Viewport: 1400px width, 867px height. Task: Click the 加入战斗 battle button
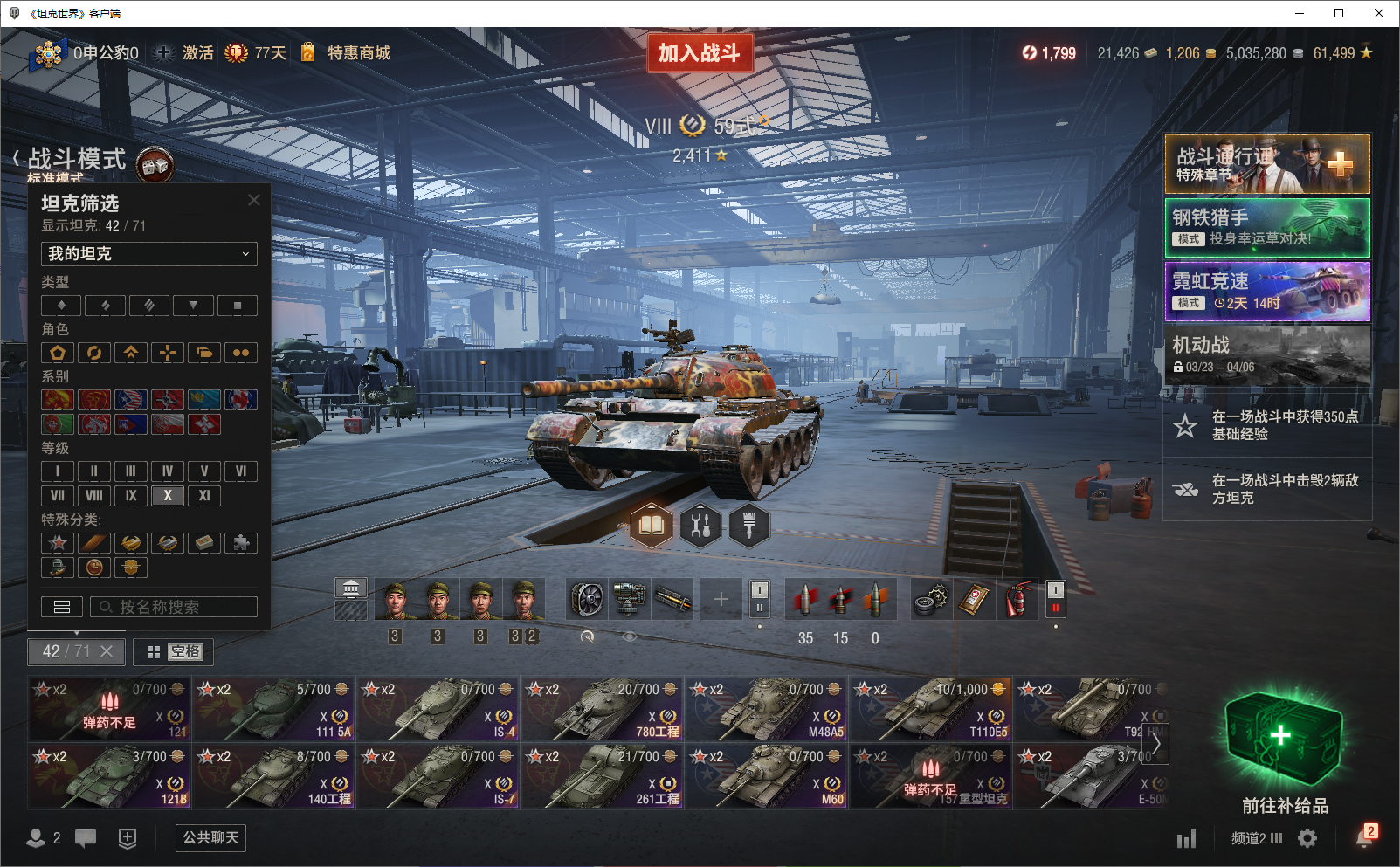tap(700, 53)
